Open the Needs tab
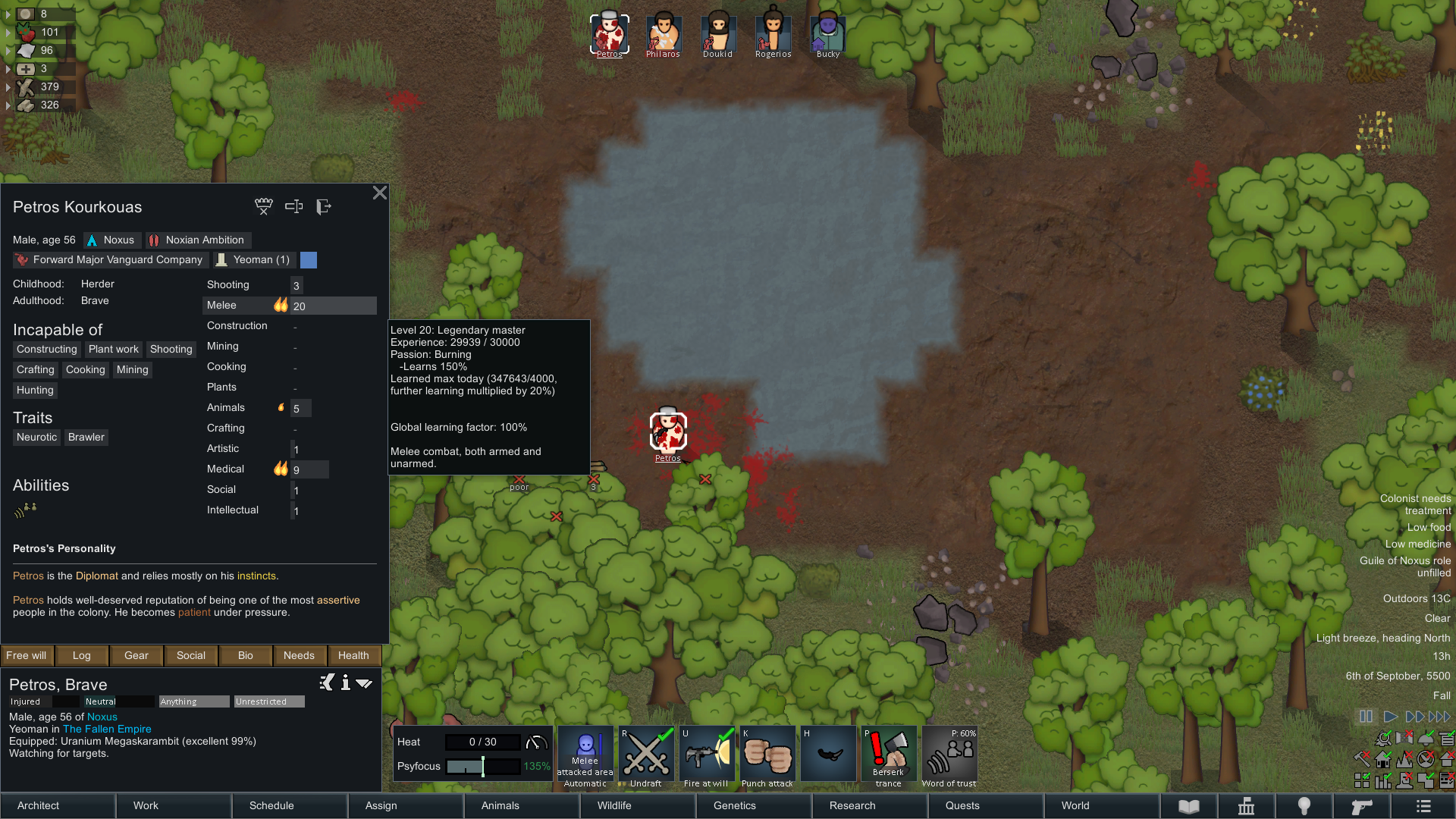 299,655
